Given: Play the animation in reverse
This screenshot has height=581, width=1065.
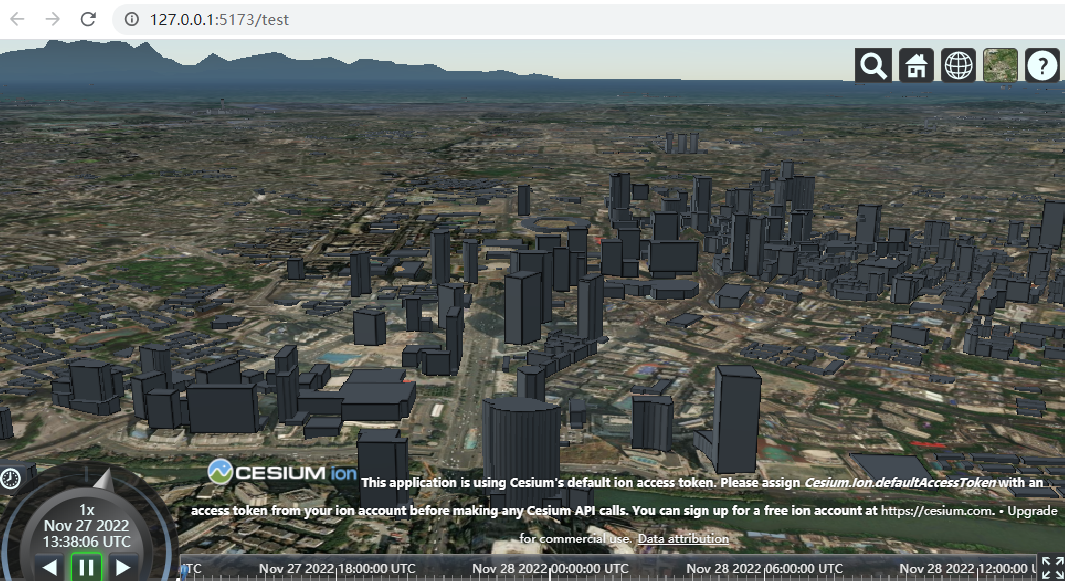Looking at the screenshot, I should (x=50, y=568).
